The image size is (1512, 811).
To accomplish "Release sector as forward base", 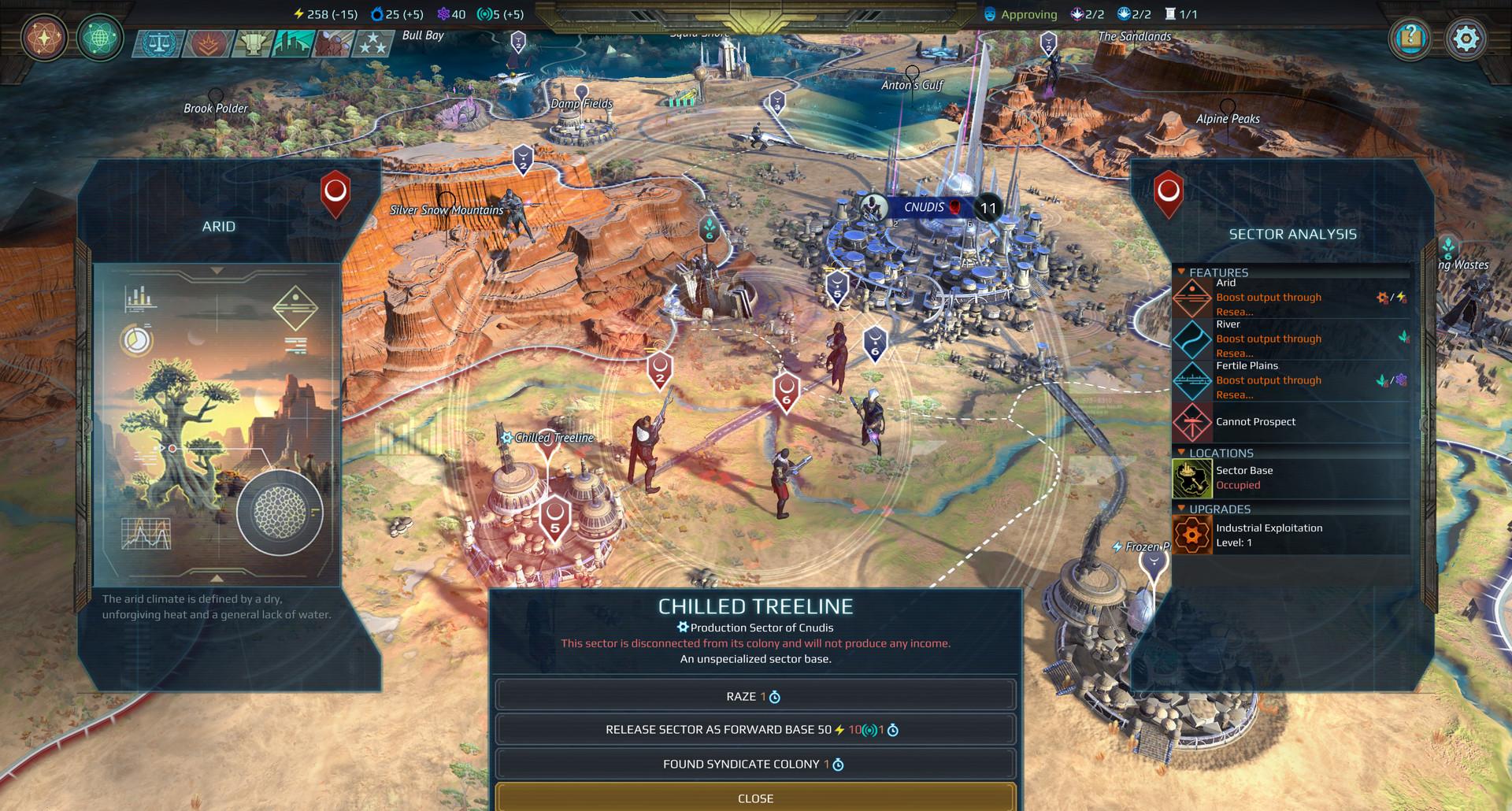I will [x=754, y=730].
